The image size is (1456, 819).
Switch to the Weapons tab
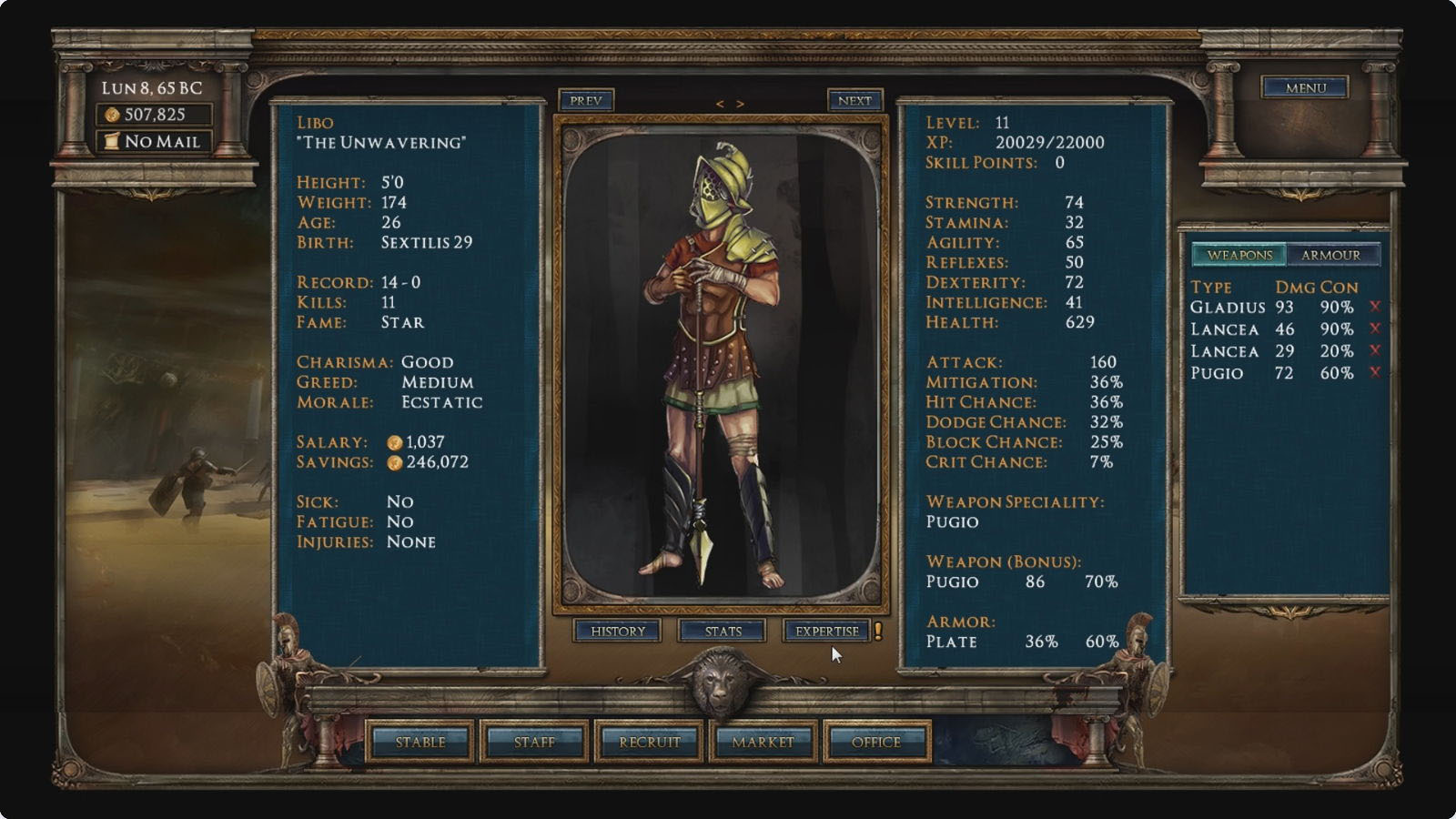click(x=1239, y=255)
